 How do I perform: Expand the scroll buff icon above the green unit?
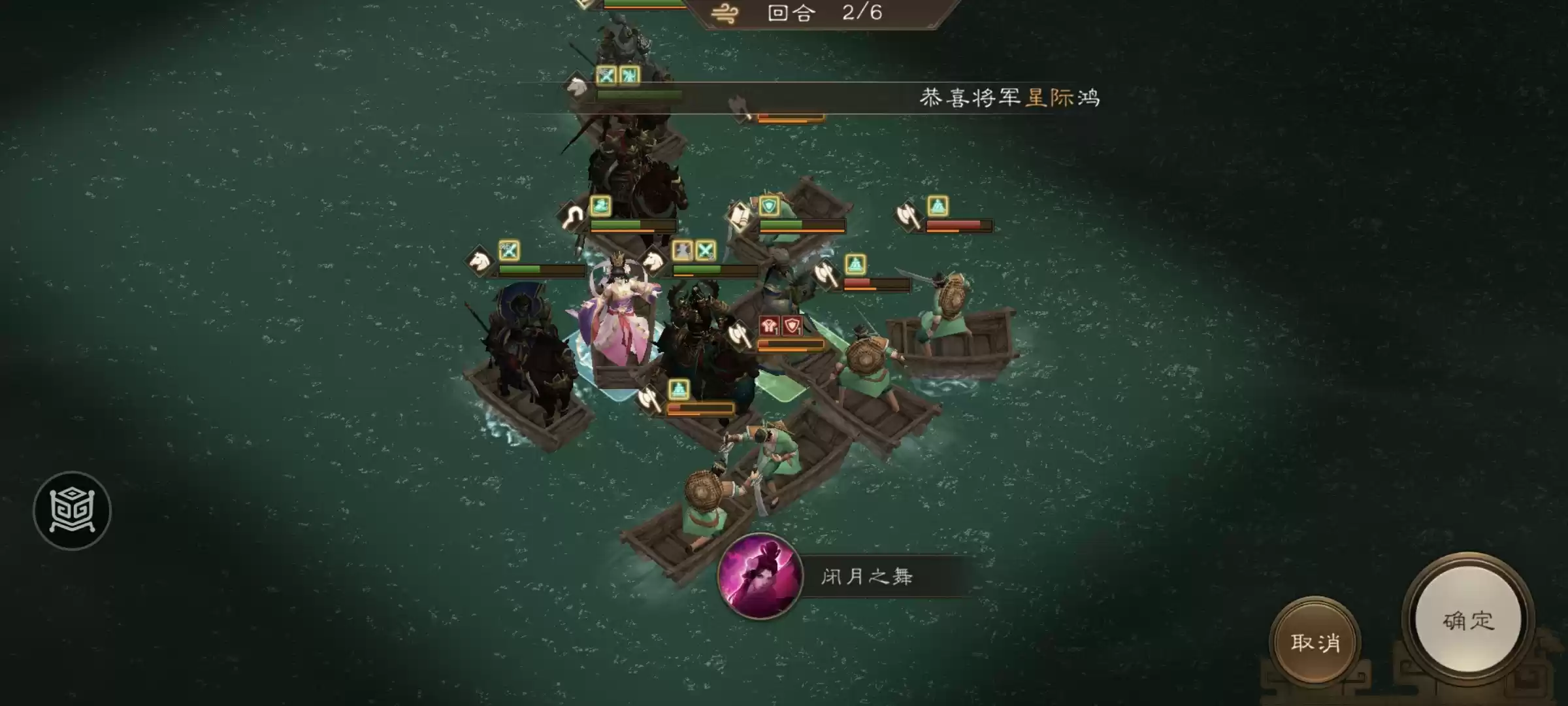(x=740, y=216)
